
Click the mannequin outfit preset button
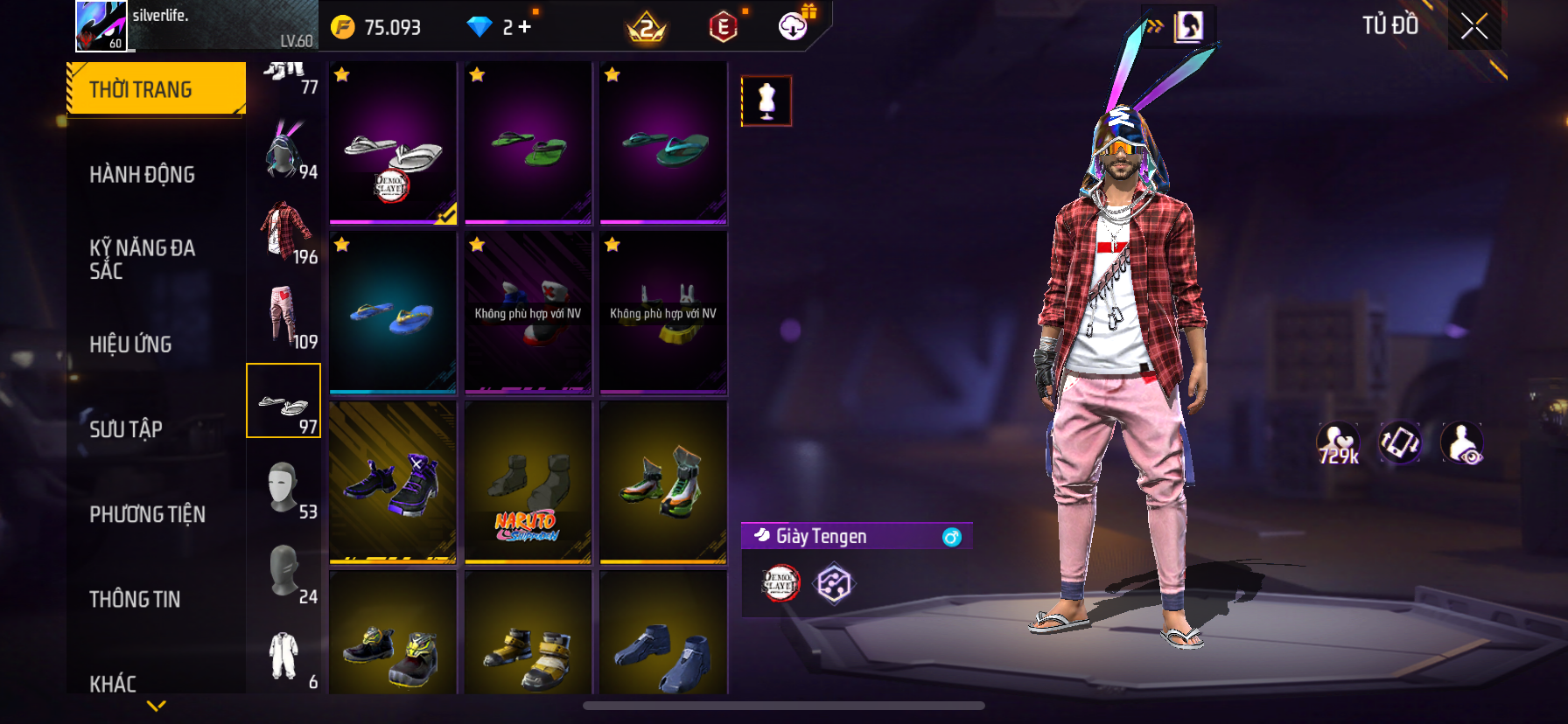pyautogui.click(x=766, y=101)
